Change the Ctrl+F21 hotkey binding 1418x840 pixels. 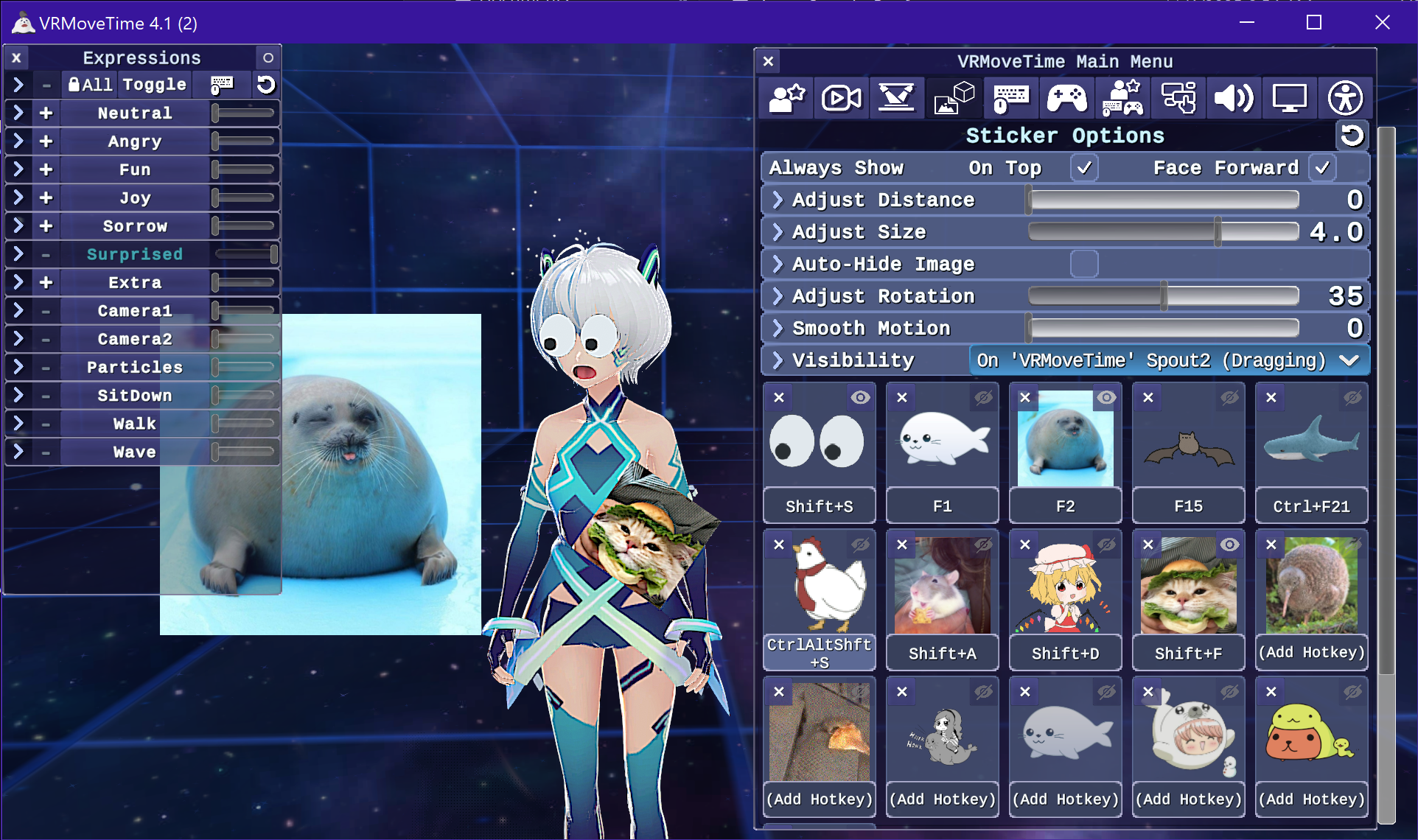click(x=1311, y=506)
